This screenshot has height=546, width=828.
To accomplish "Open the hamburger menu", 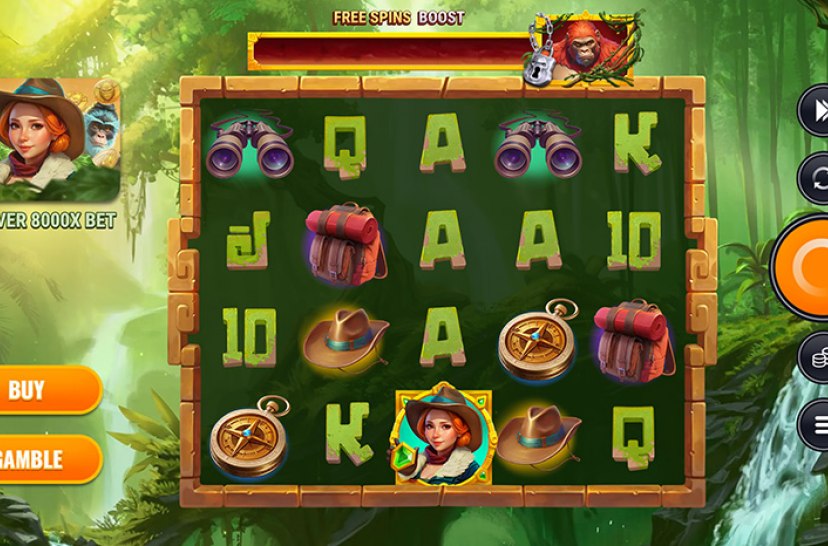I will (816, 425).
